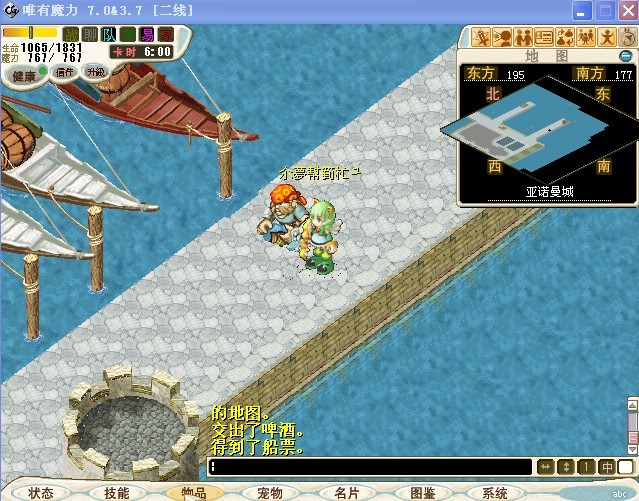Open the 信件 mail button

point(66,72)
